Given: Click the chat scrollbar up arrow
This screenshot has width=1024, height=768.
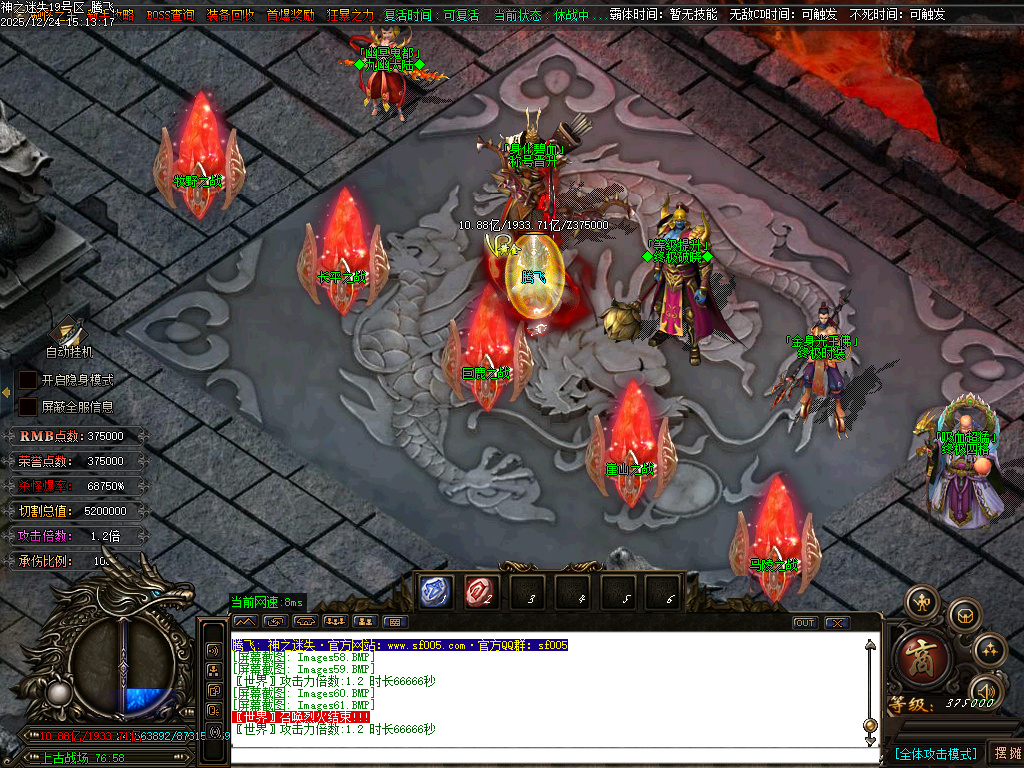Looking at the screenshot, I should pyautogui.click(x=870, y=645).
